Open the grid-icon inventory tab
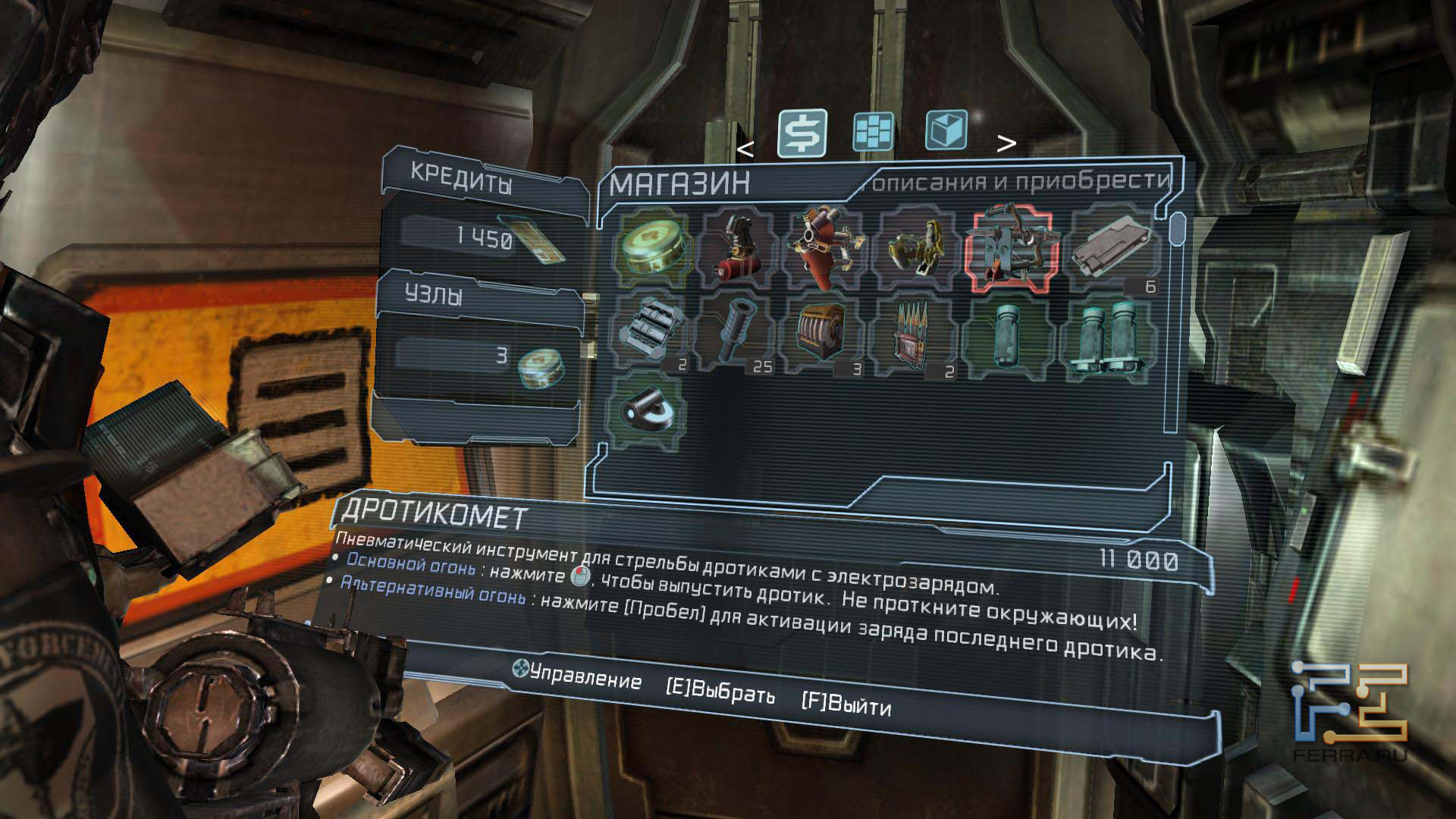 tap(874, 131)
